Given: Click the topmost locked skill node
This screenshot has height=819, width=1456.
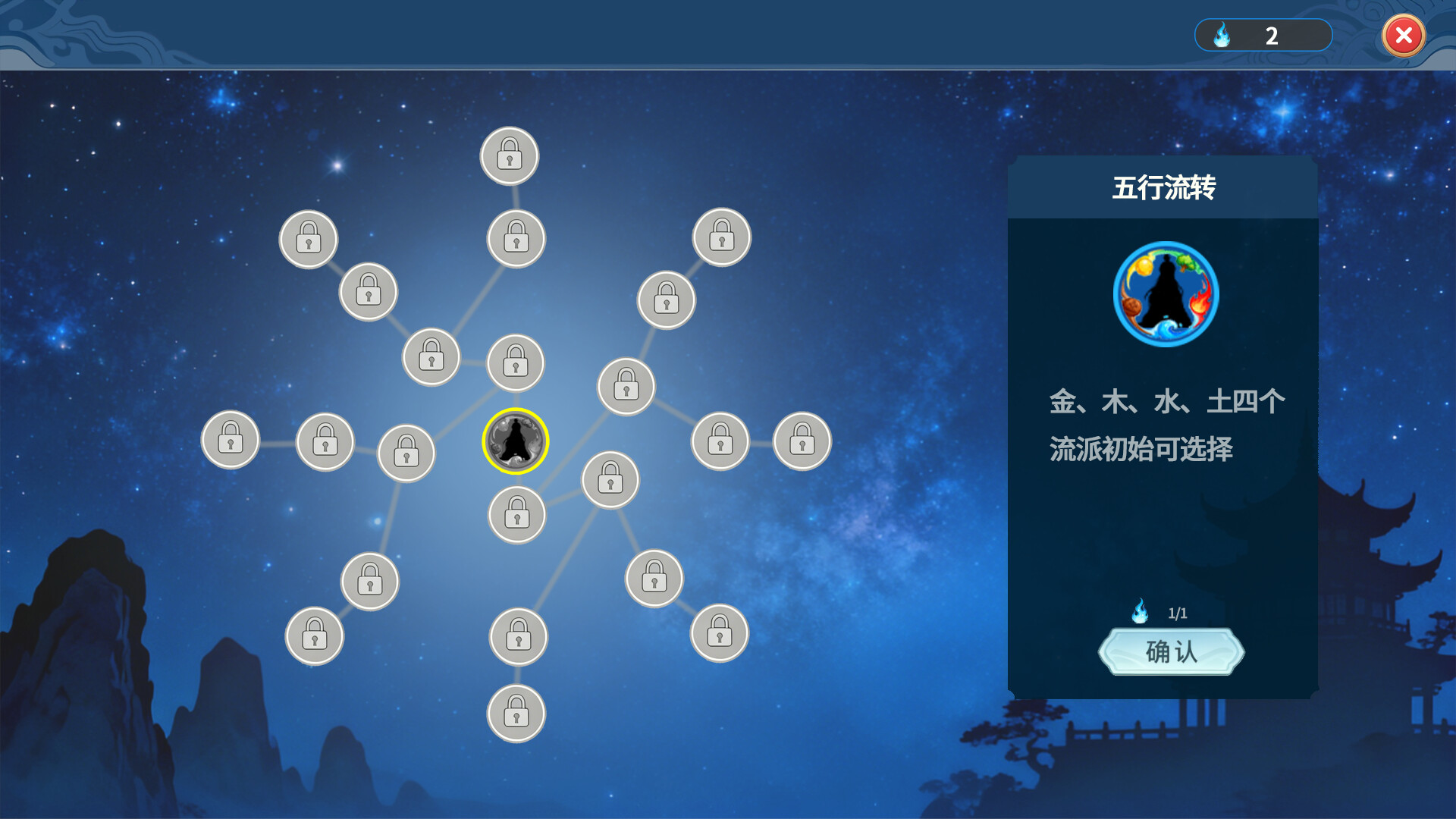Looking at the screenshot, I should click(x=510, y=155).
